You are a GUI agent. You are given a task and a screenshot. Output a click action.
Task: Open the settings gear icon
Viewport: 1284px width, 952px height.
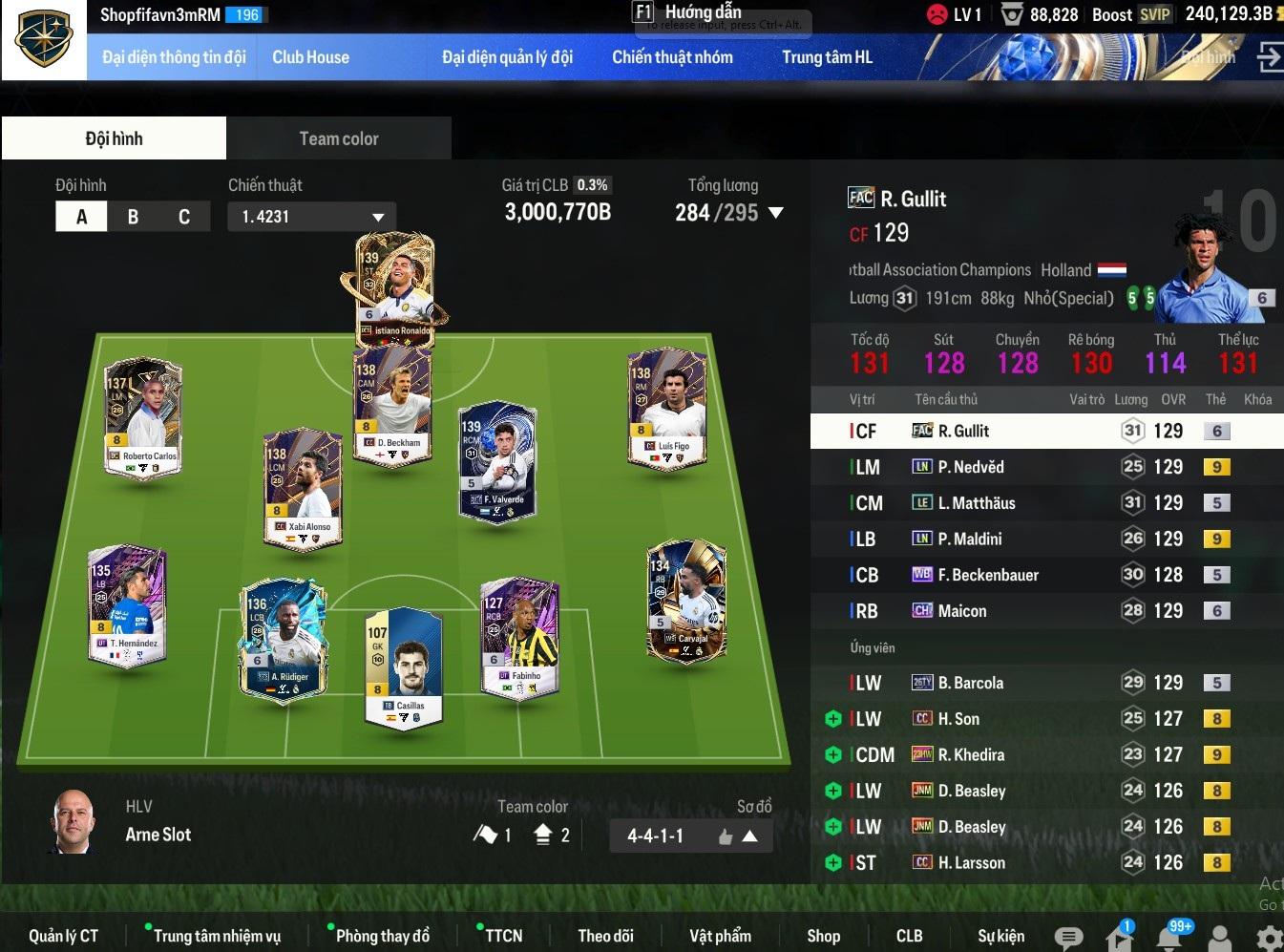[x=1269, y=938]
